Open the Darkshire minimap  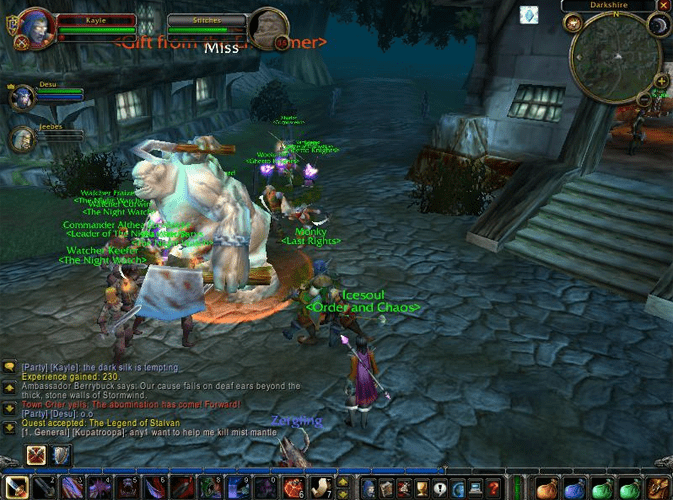tap(615, 57)
